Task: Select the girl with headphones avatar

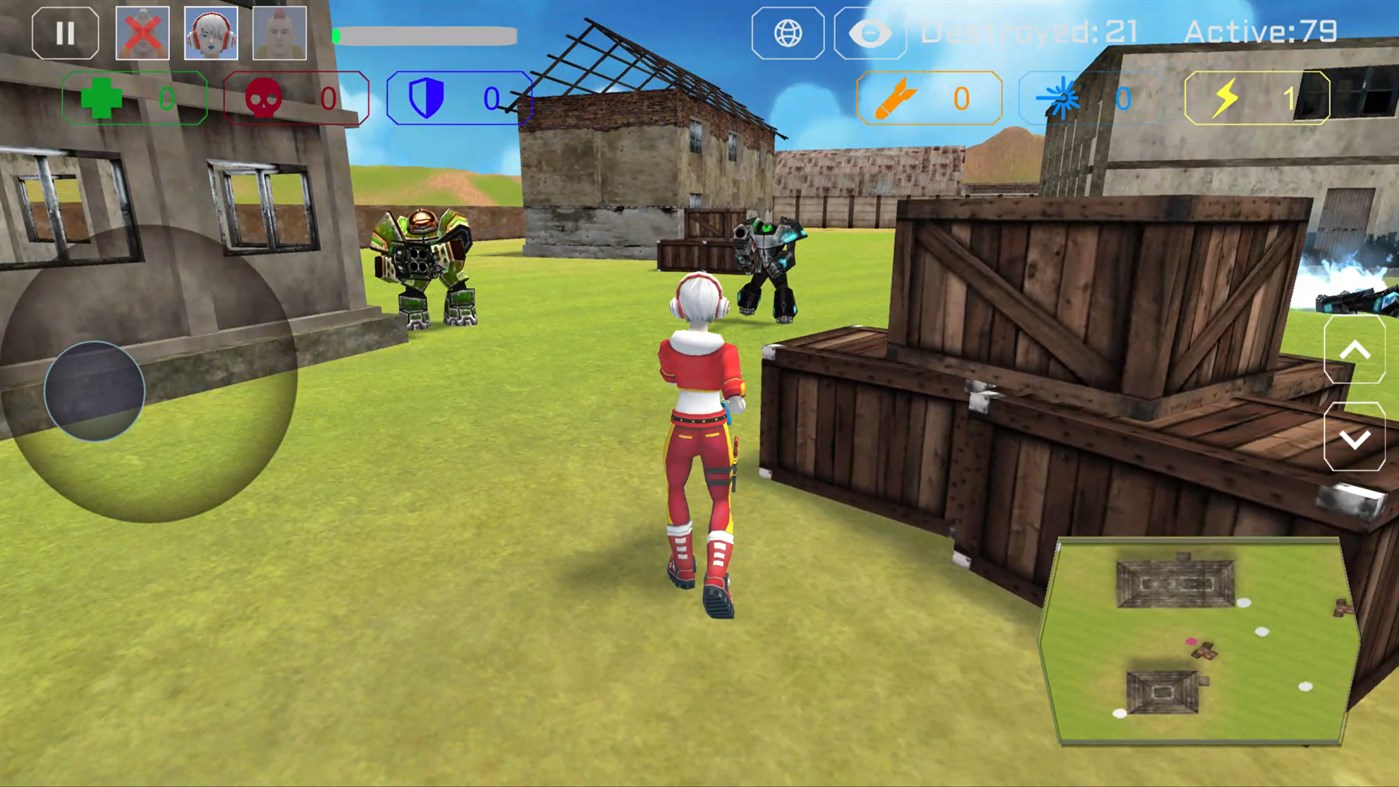Action: (211, 33)
